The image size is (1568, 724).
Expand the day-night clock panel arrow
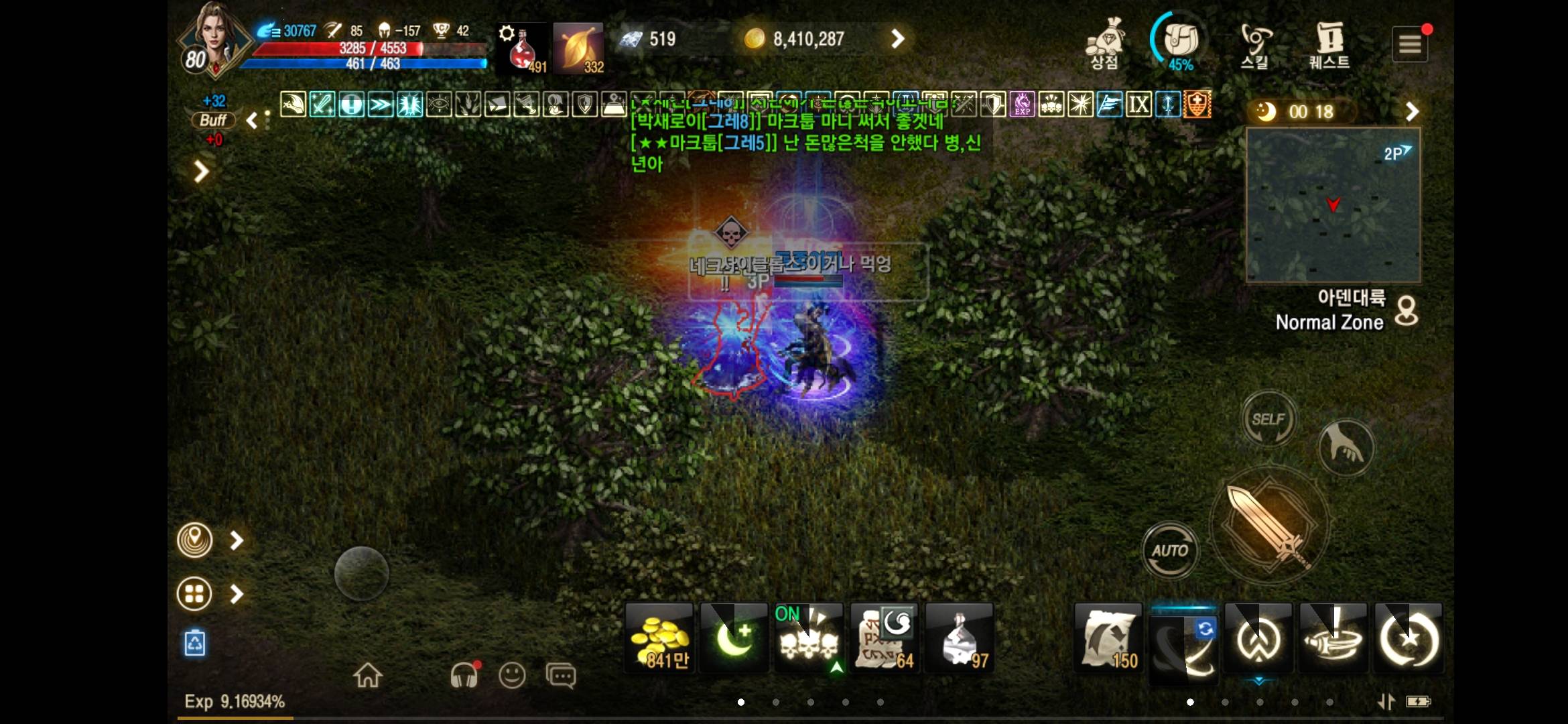[x=1413, y=111]
